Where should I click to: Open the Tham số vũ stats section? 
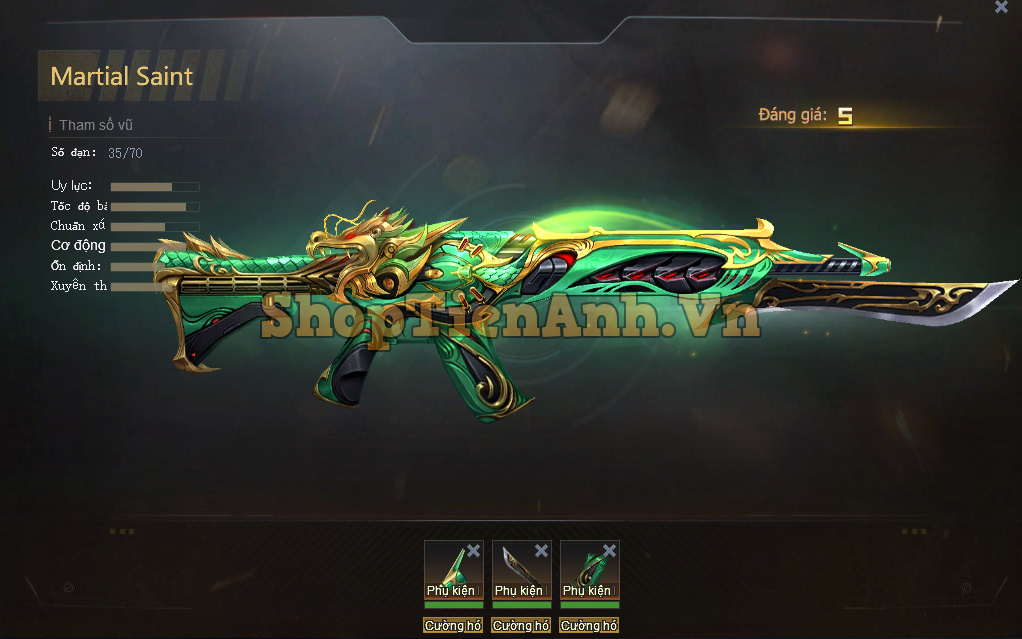click(x=96, y=125)
